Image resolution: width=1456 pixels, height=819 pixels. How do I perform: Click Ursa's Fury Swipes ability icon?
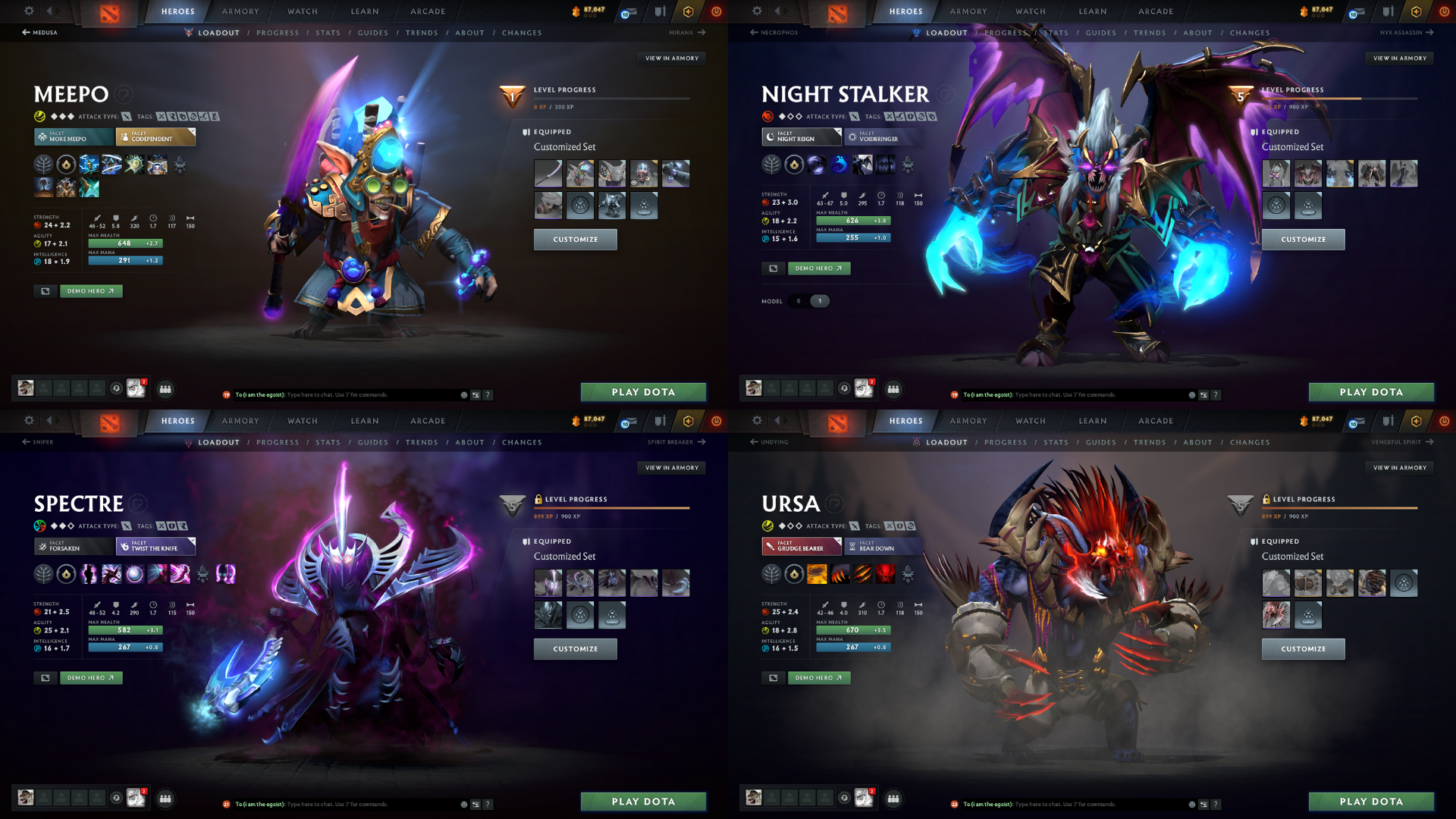pos(863,574)
